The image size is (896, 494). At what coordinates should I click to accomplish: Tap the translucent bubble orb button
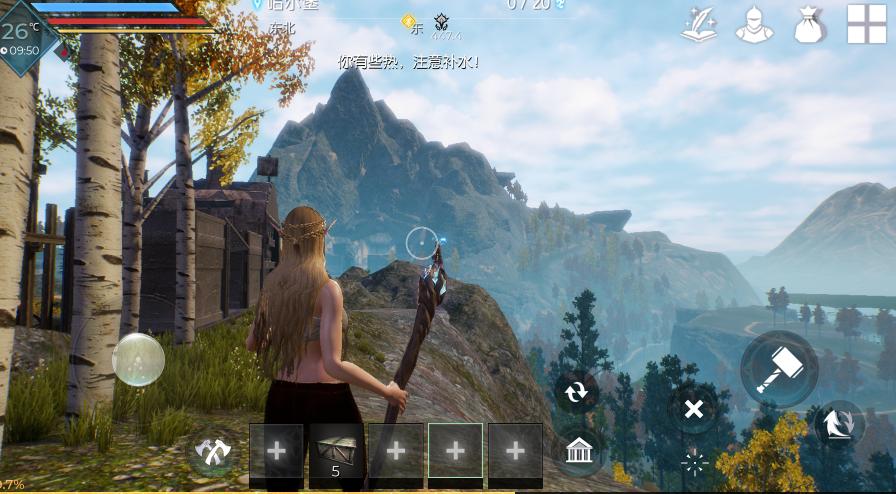[138, 360]
